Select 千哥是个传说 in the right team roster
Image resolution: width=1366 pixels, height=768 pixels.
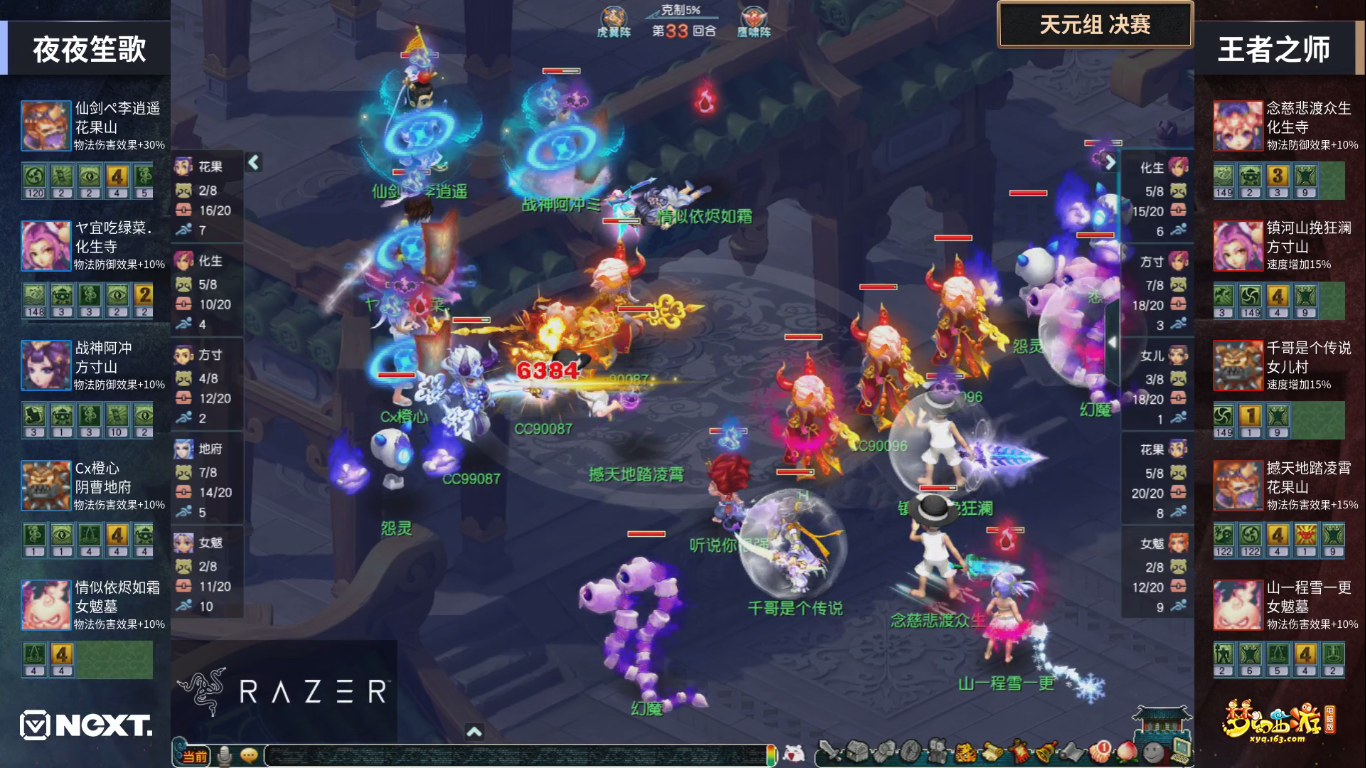[1238, 366]
